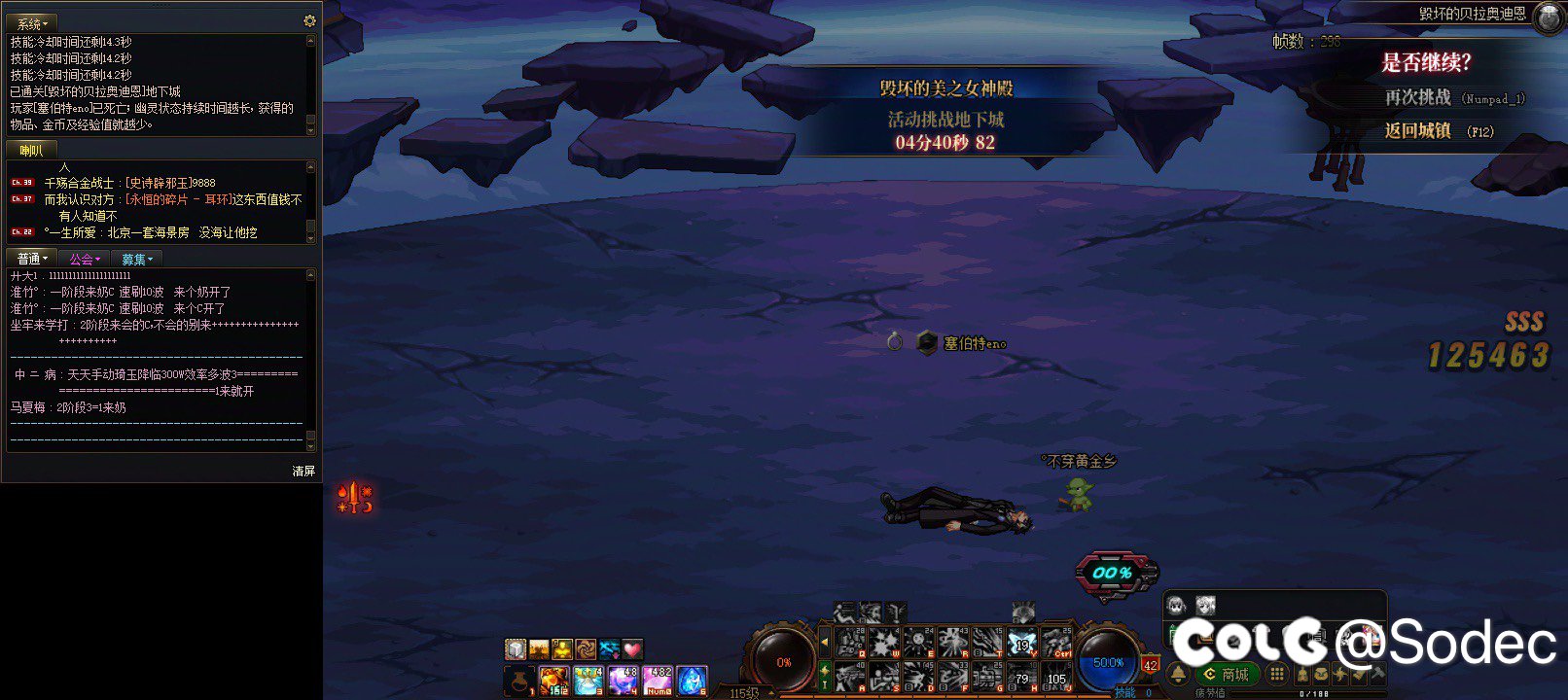
Task: Click the golden bell notification icon
Action: 1178,674
